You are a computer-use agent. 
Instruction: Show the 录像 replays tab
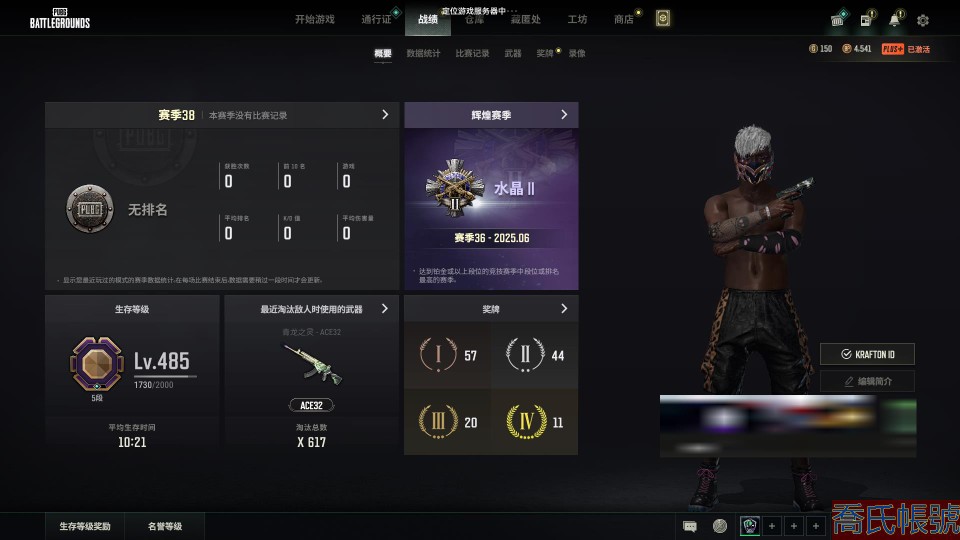click(x=577, y=53)
